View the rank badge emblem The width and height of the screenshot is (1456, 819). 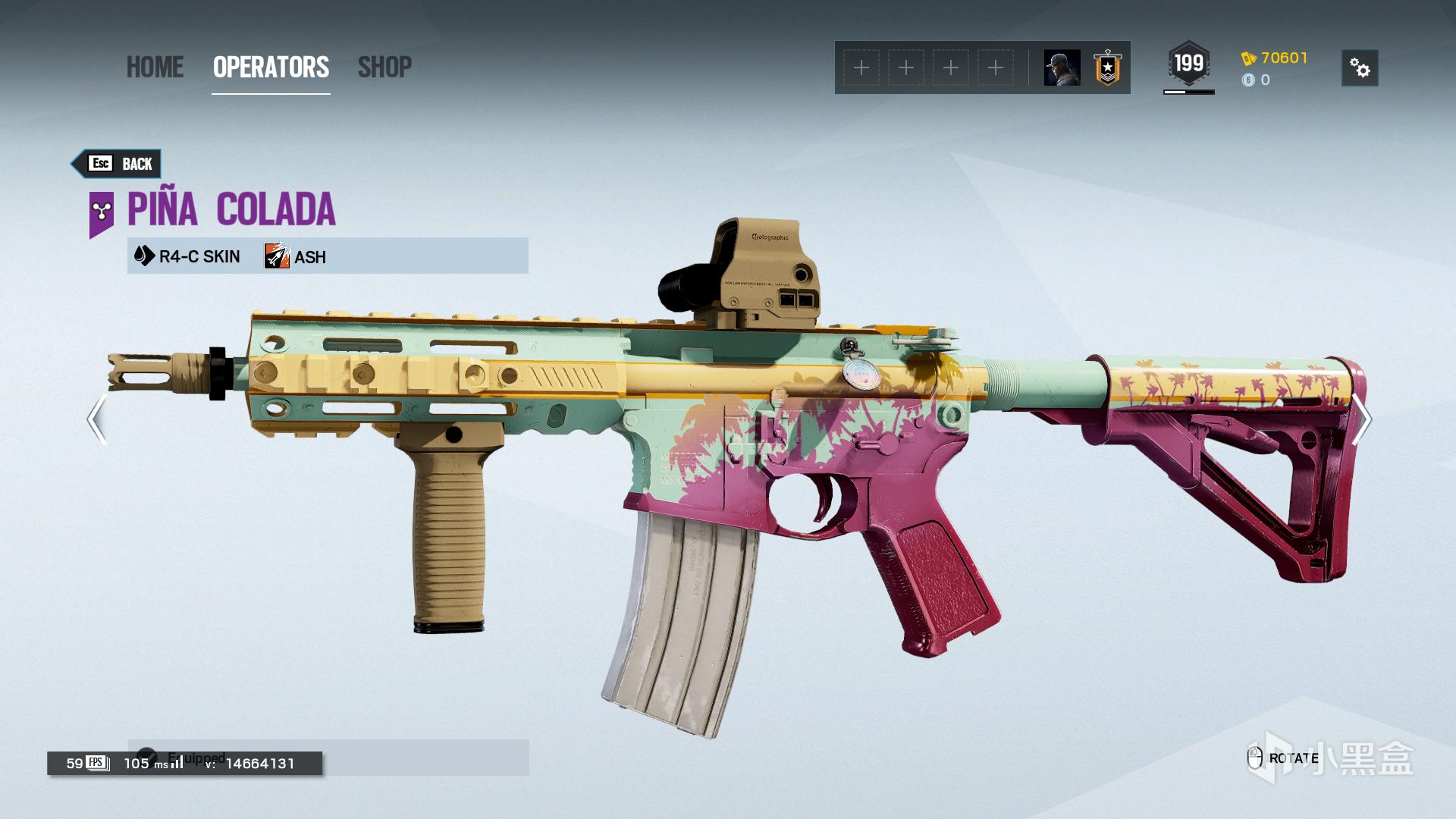pyautogui.click(x=1107, y=68)
